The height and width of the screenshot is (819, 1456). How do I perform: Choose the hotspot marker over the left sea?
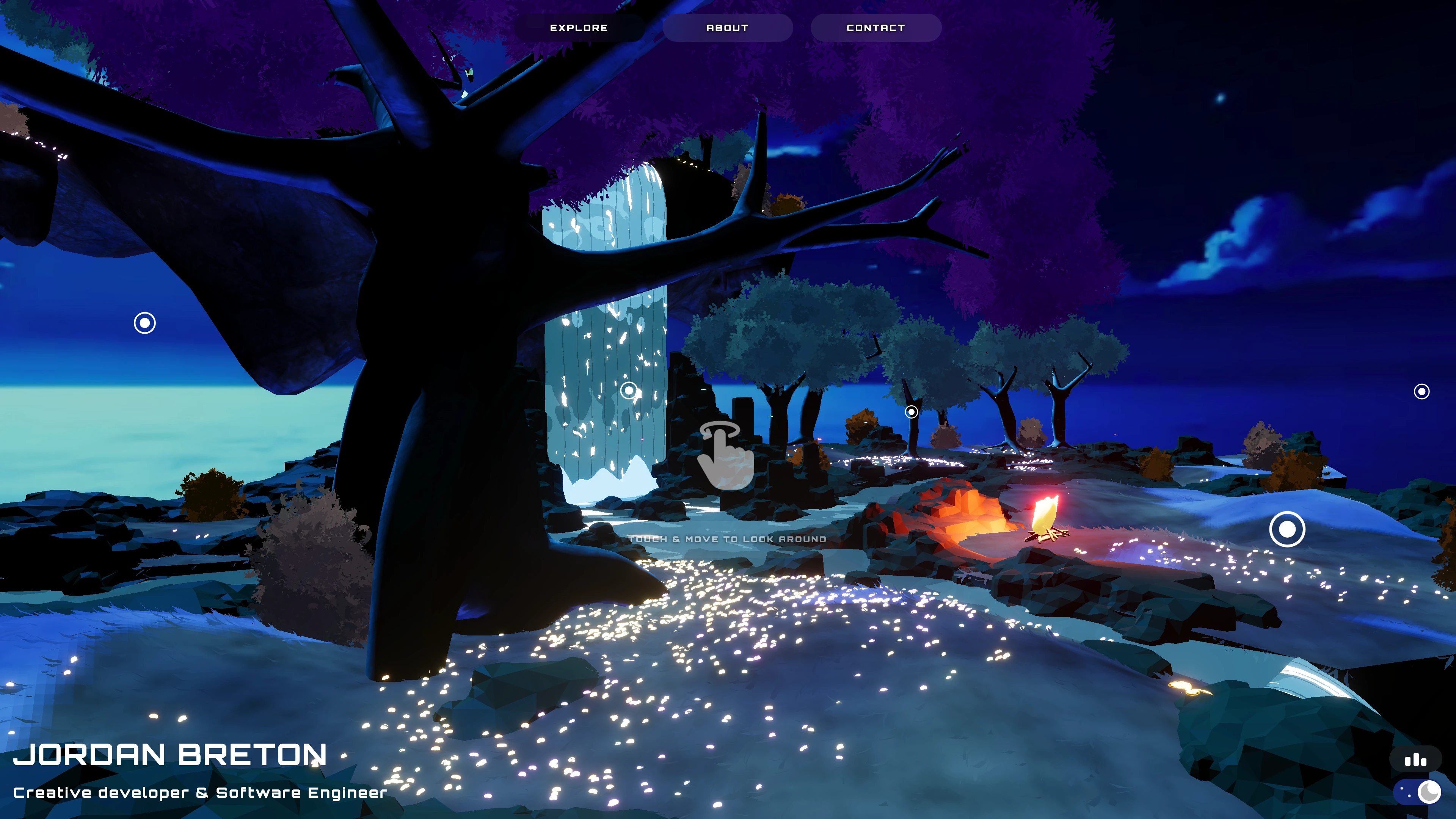pyautogui.click(x=145, y=323)
